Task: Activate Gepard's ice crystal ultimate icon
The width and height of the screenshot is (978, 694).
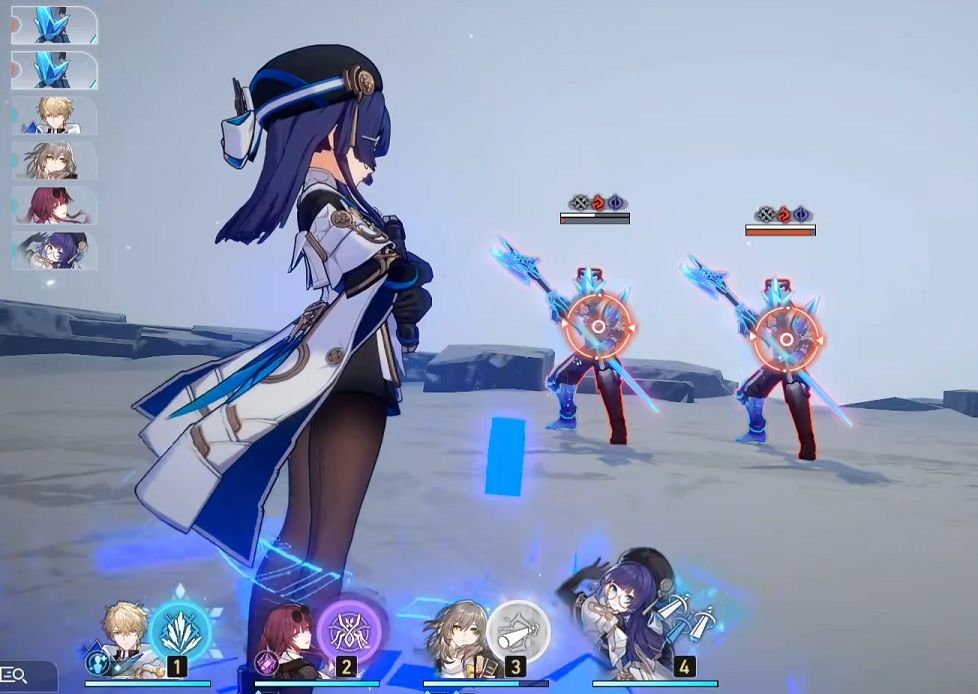Action: (x=180, y=629)
